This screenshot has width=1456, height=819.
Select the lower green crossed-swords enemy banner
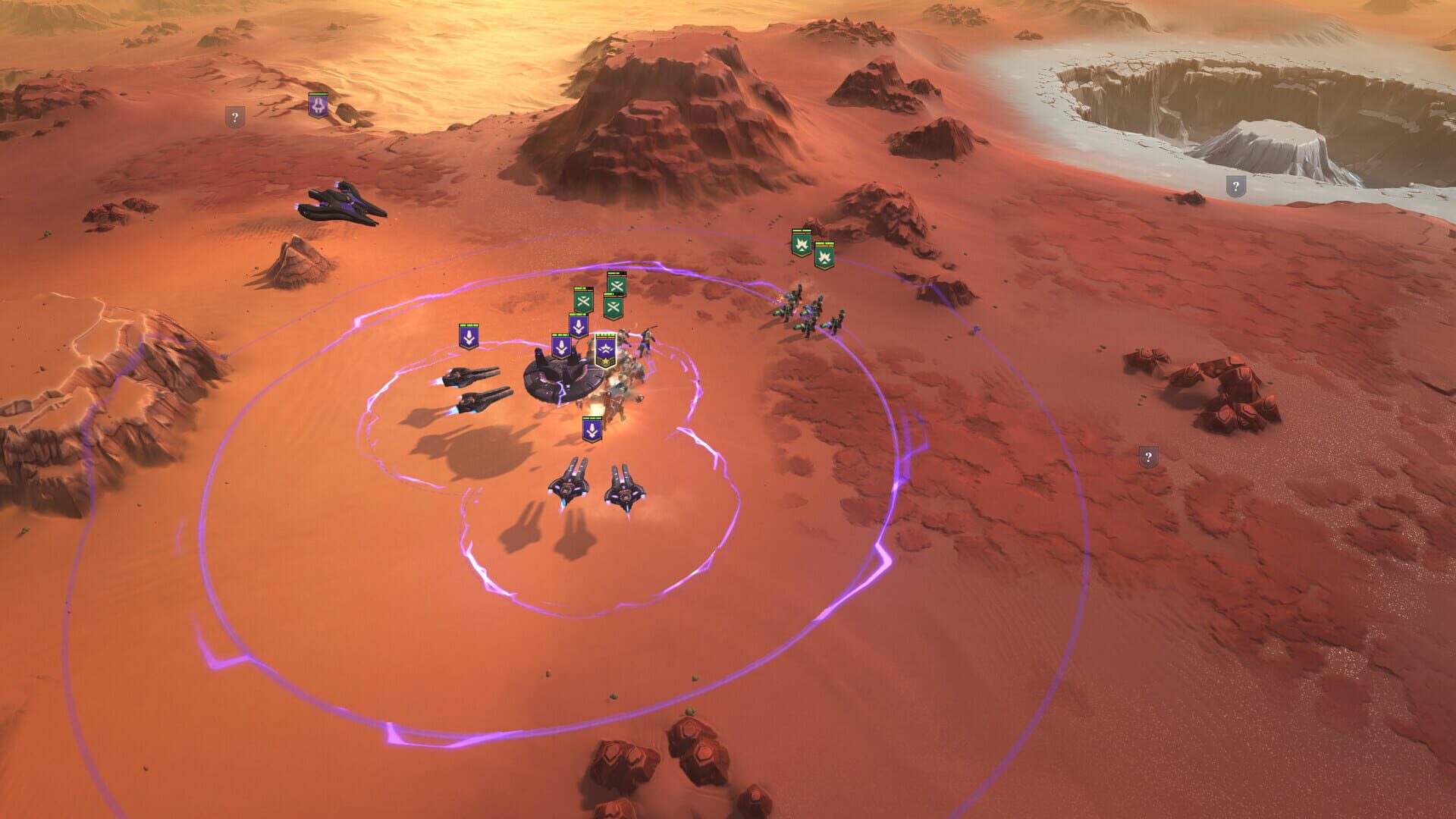[613, 307]
